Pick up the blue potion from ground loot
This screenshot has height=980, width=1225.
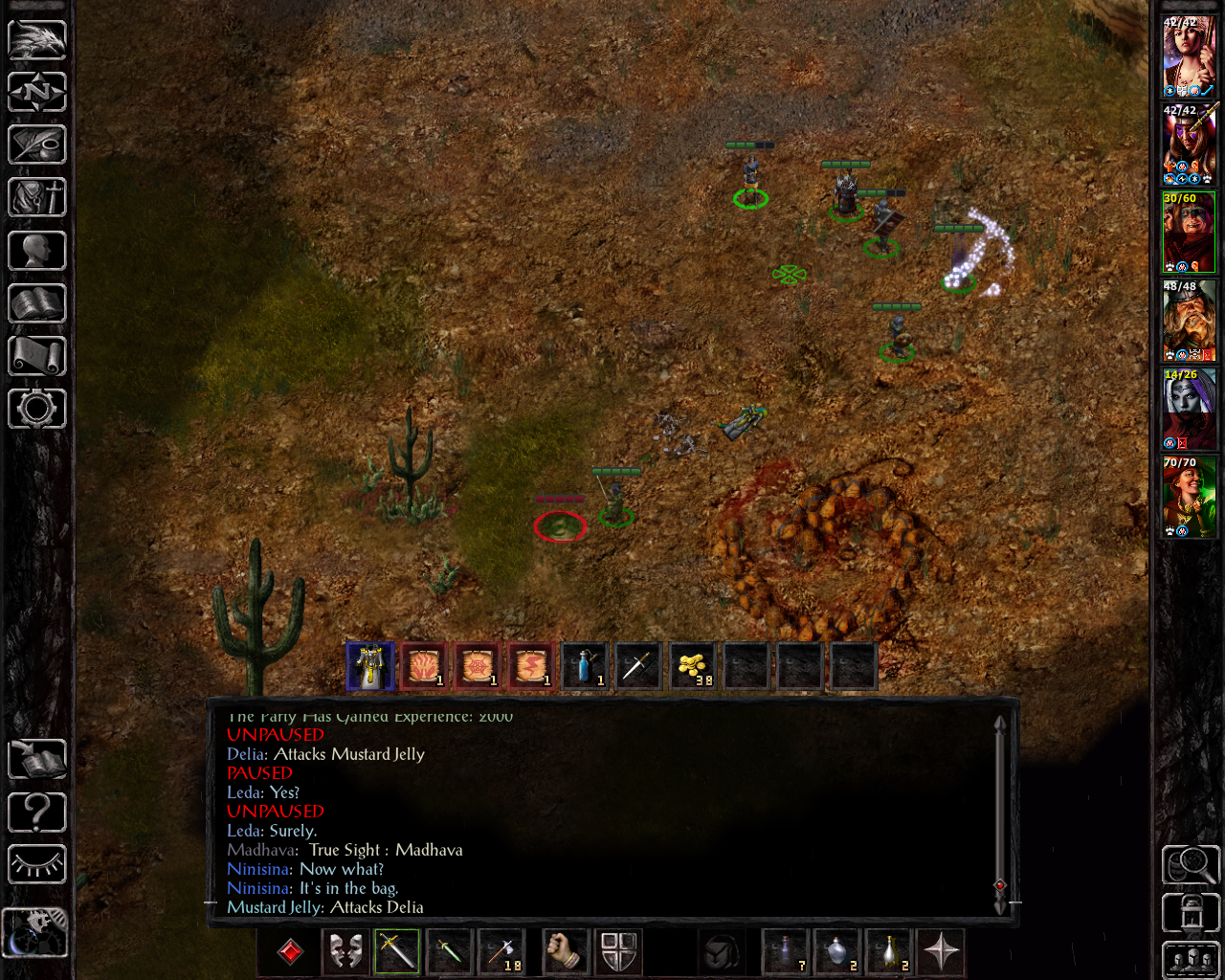tap(585, 665)
